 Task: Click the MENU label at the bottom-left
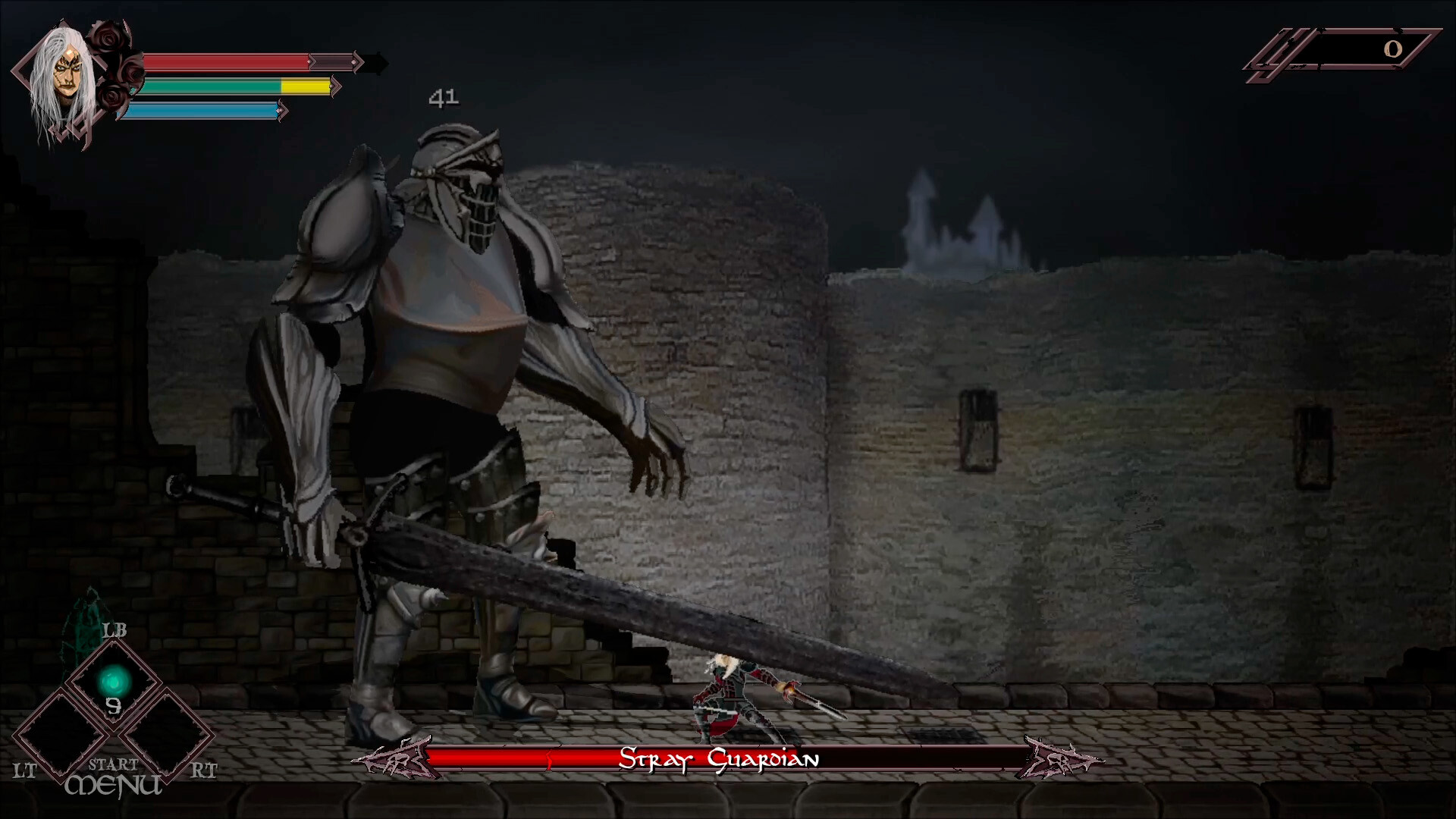(114, 785)
